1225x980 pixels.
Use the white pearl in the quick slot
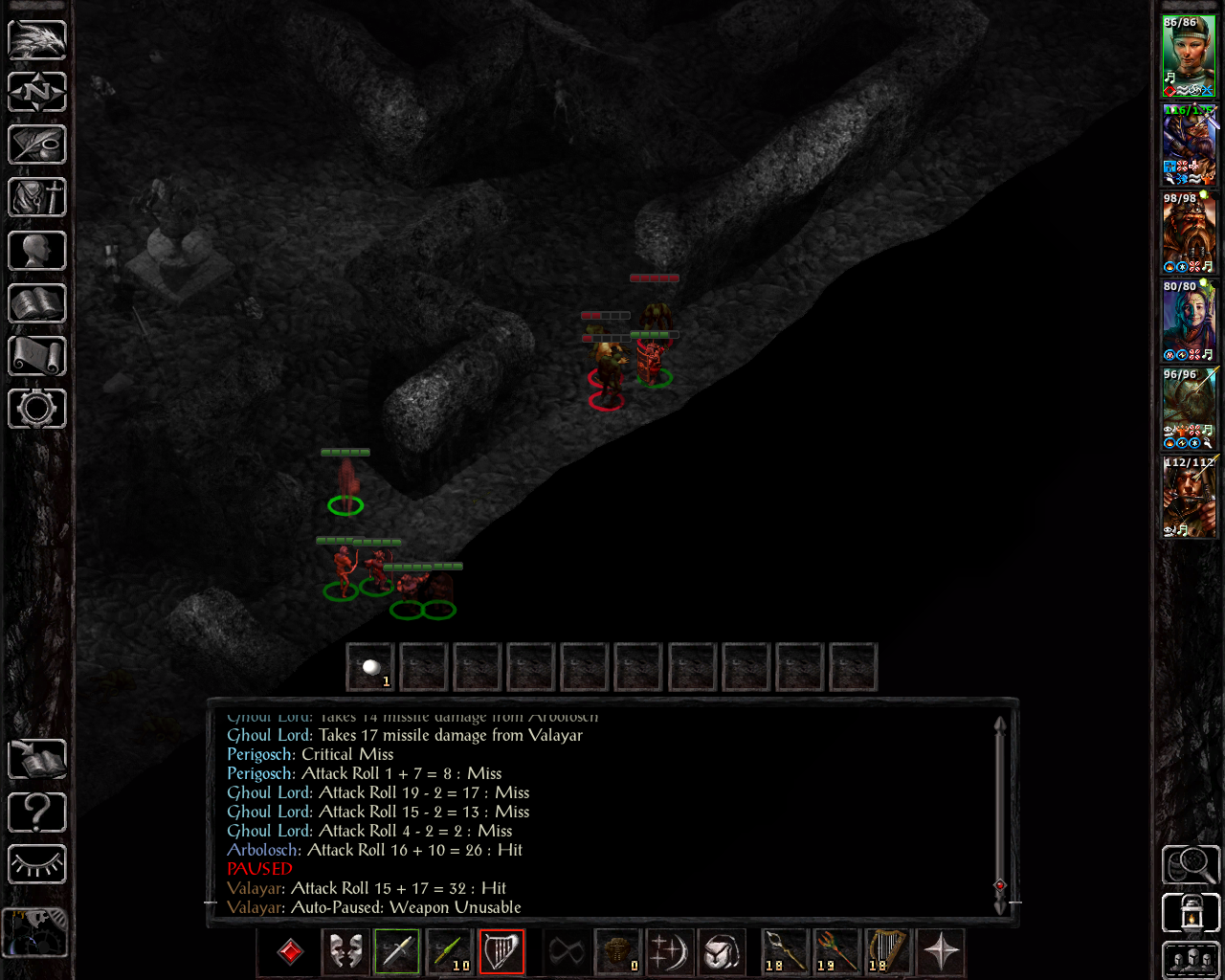pyautogui.click(x=370, y=666)
